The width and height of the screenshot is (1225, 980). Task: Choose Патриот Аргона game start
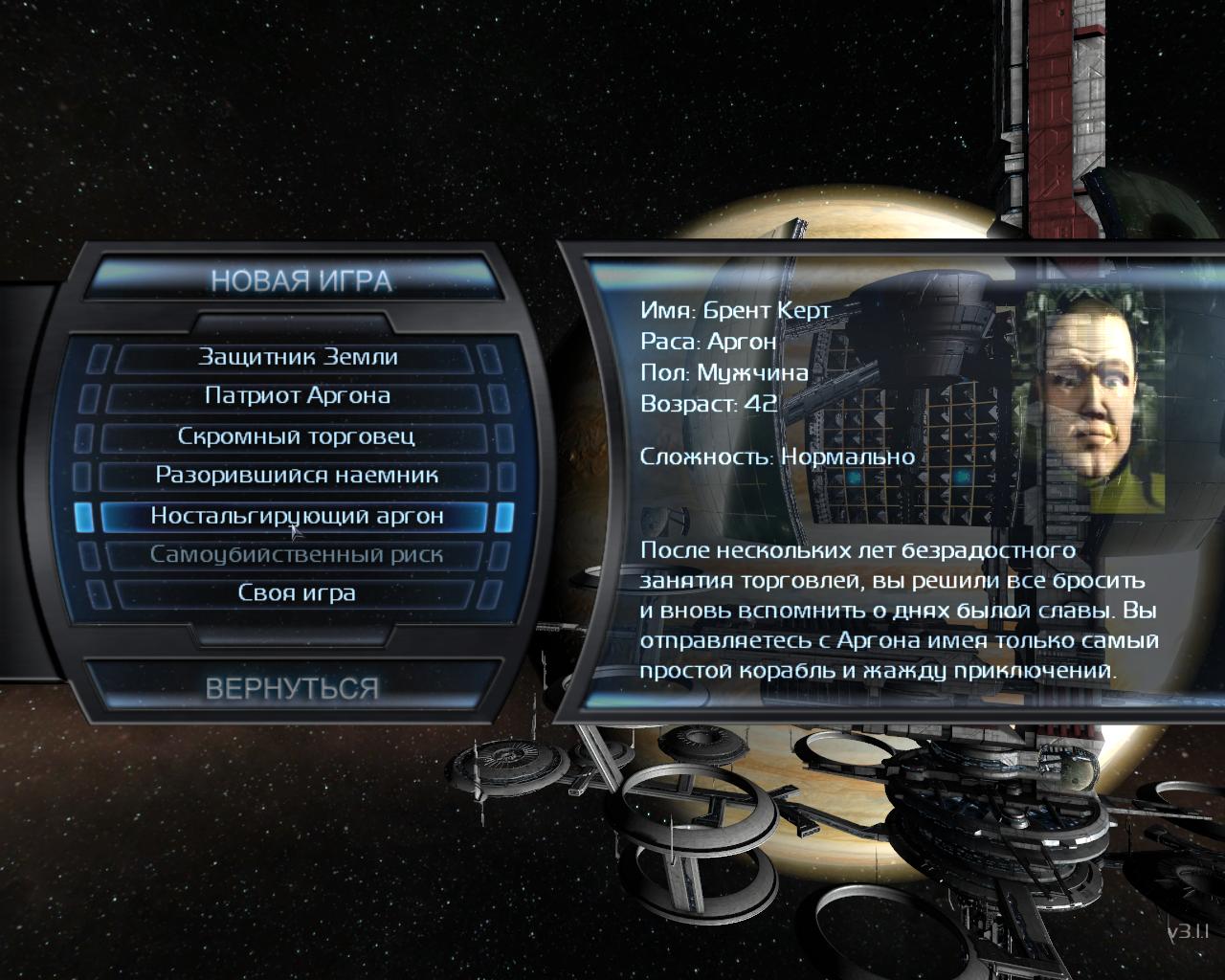(x=297, y=396)
